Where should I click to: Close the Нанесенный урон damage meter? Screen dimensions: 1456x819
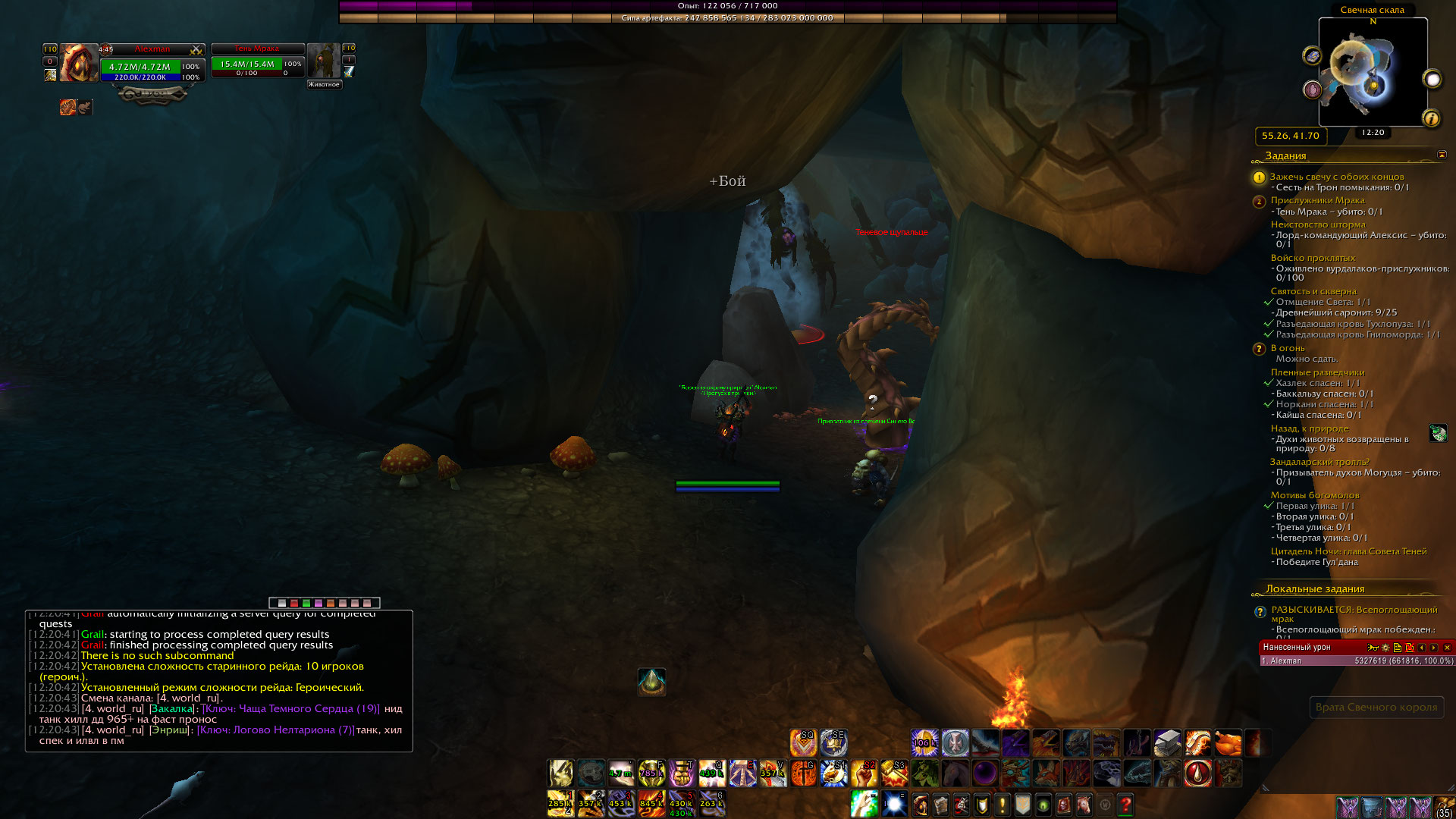(1447, 648)
